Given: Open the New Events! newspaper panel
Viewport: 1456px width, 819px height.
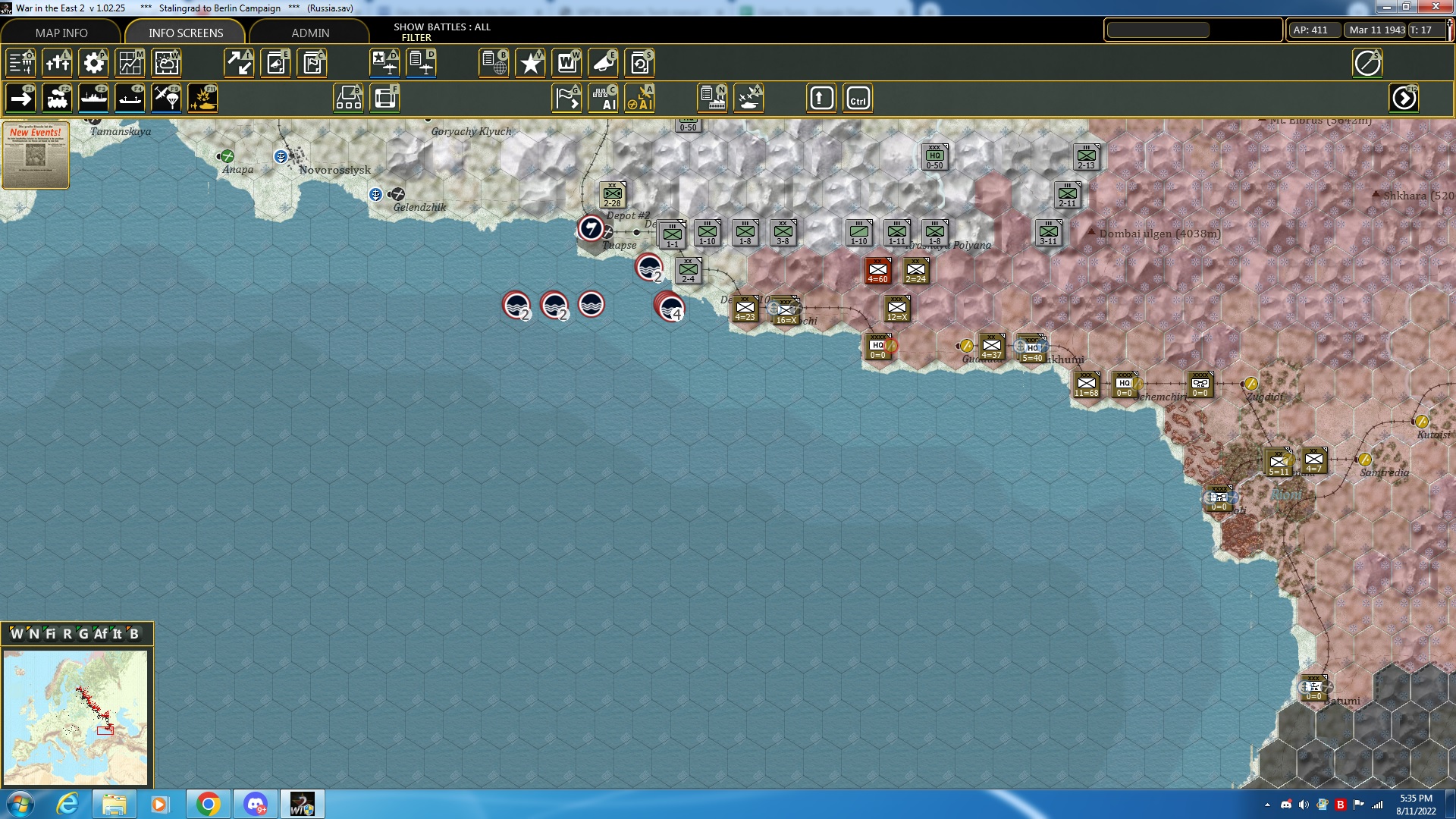Looking at the screenshot, I should tap(35, 155).
